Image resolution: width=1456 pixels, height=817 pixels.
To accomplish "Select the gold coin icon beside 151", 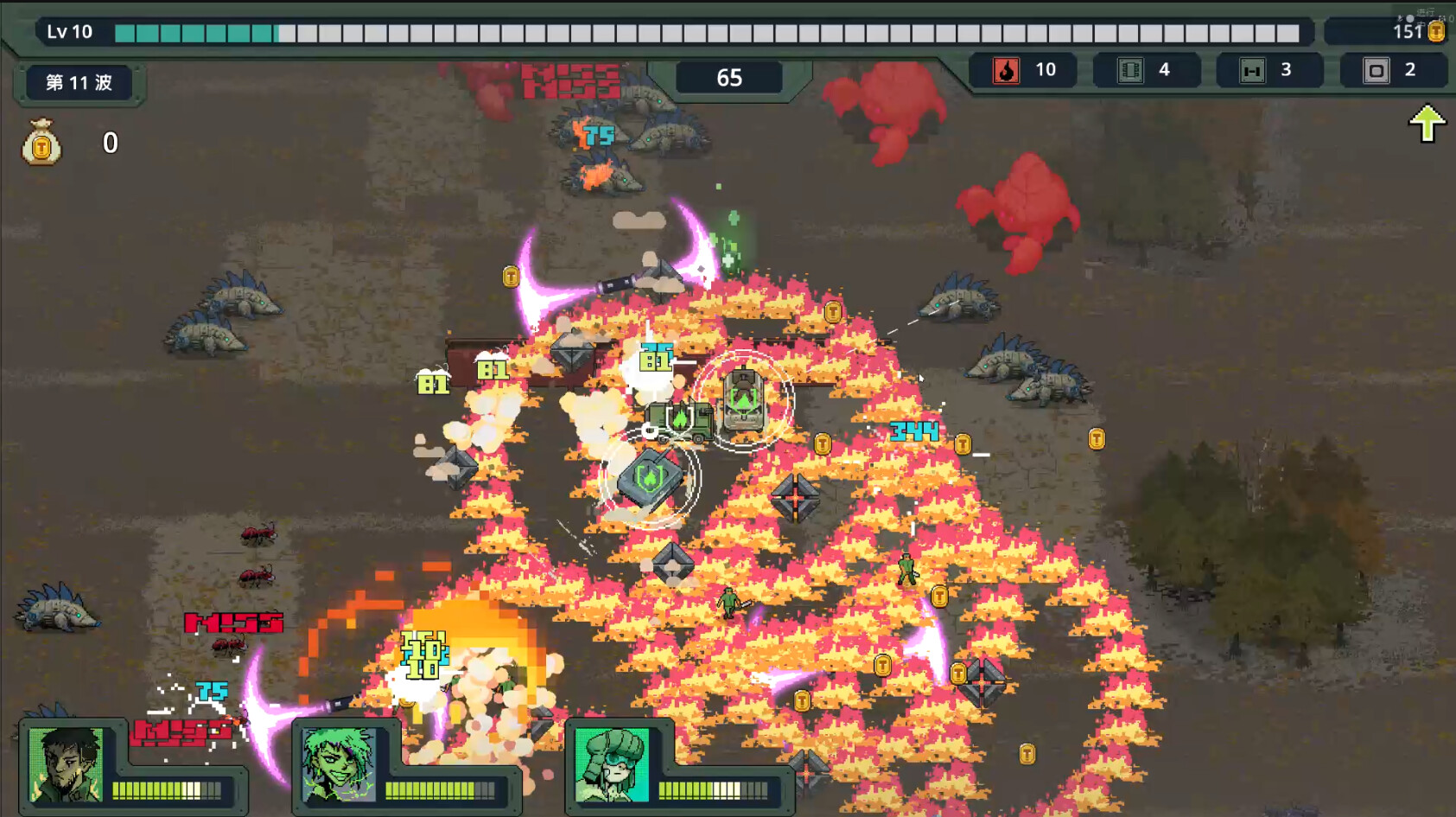I will pos(1436,31).
